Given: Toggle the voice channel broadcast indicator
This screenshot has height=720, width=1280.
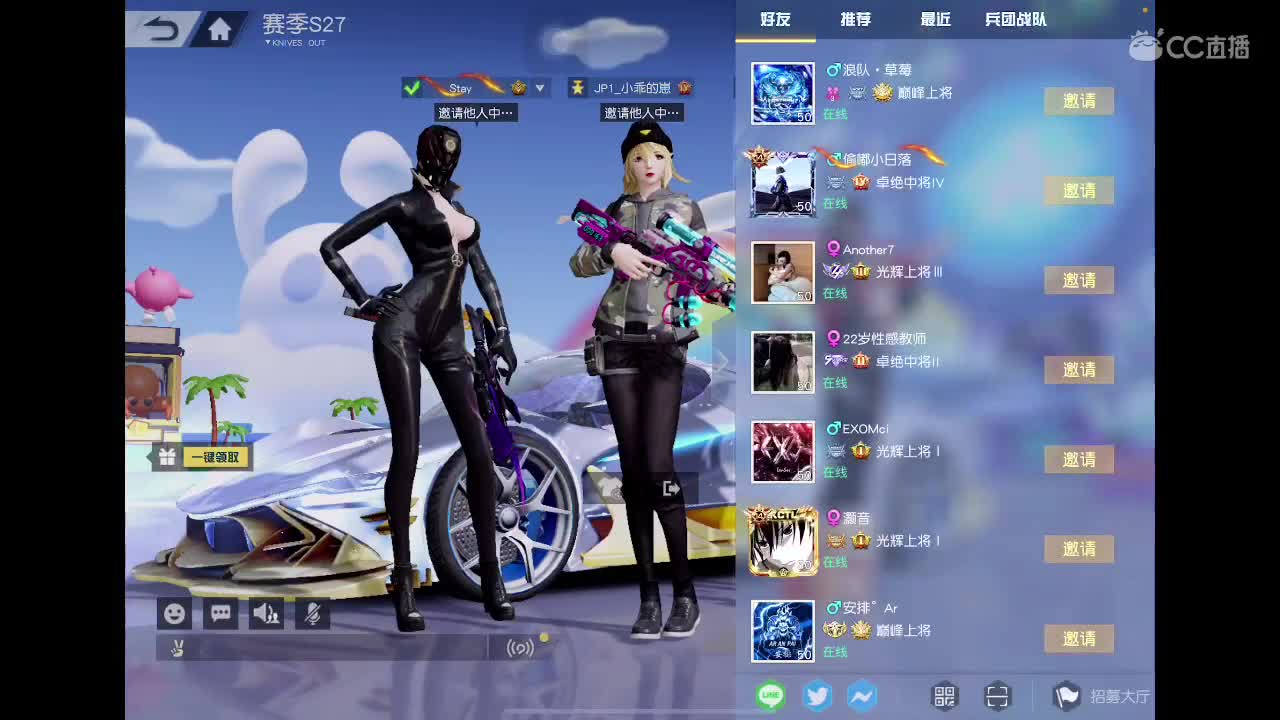Looking at the screenshot, I should 521,649.
